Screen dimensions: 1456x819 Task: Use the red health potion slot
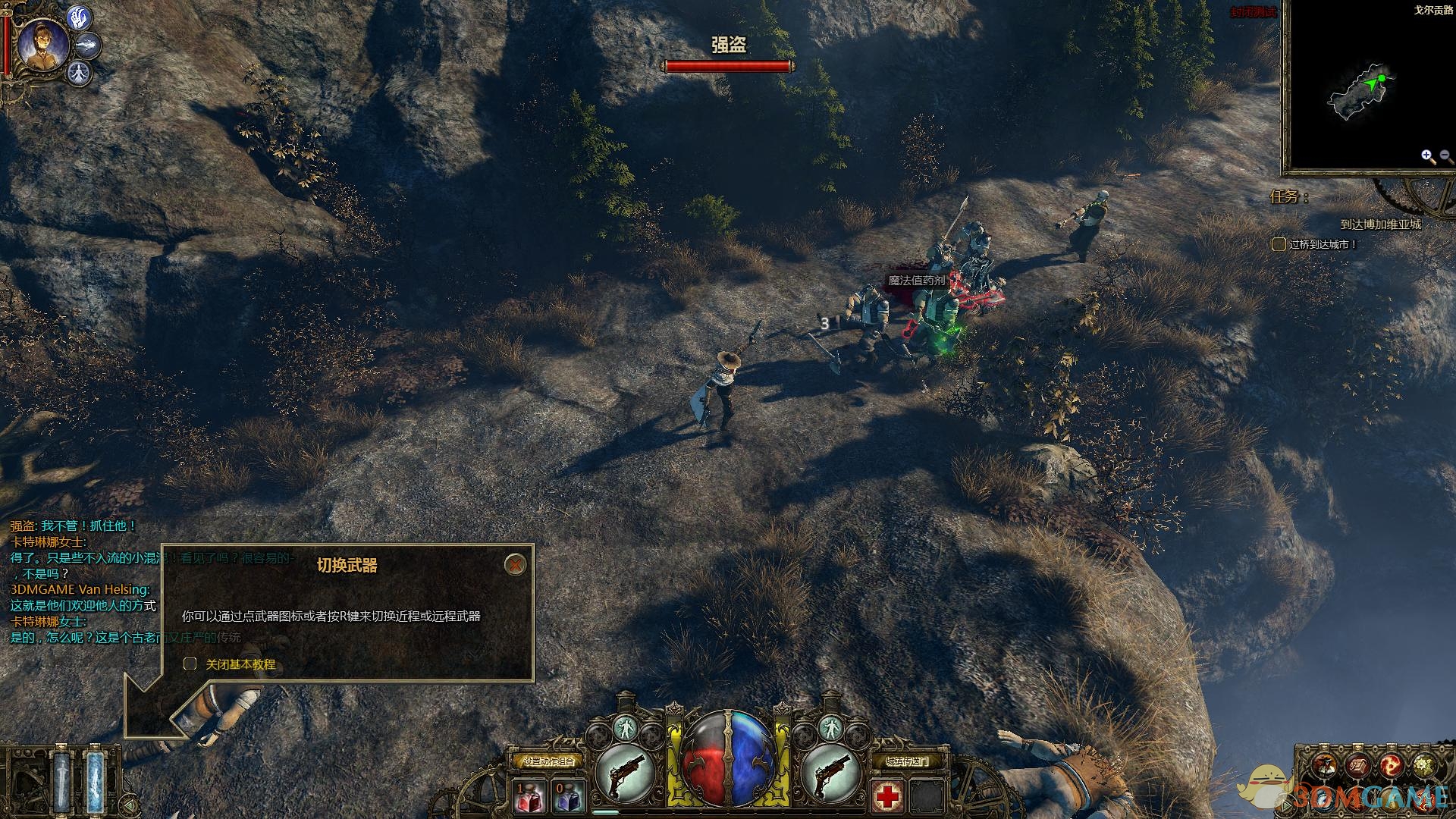(529, 796)
